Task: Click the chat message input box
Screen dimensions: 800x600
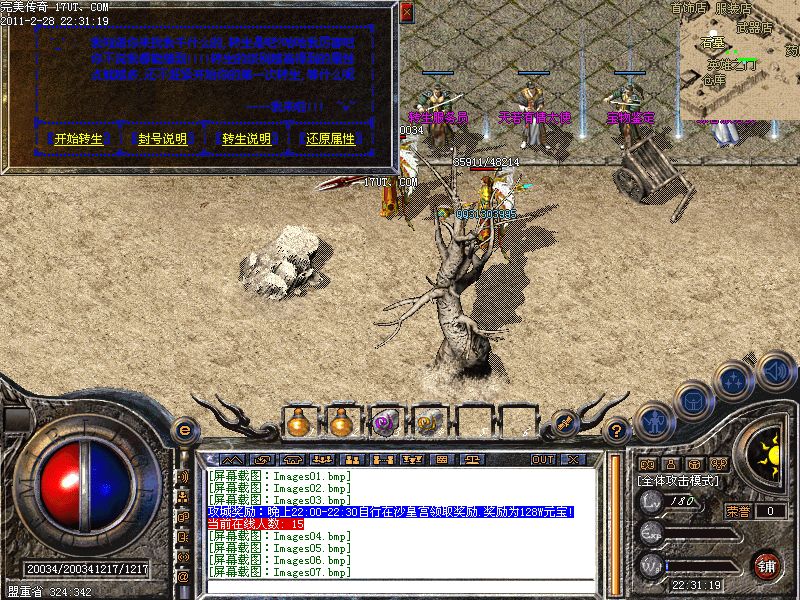Action: point(400,584)
